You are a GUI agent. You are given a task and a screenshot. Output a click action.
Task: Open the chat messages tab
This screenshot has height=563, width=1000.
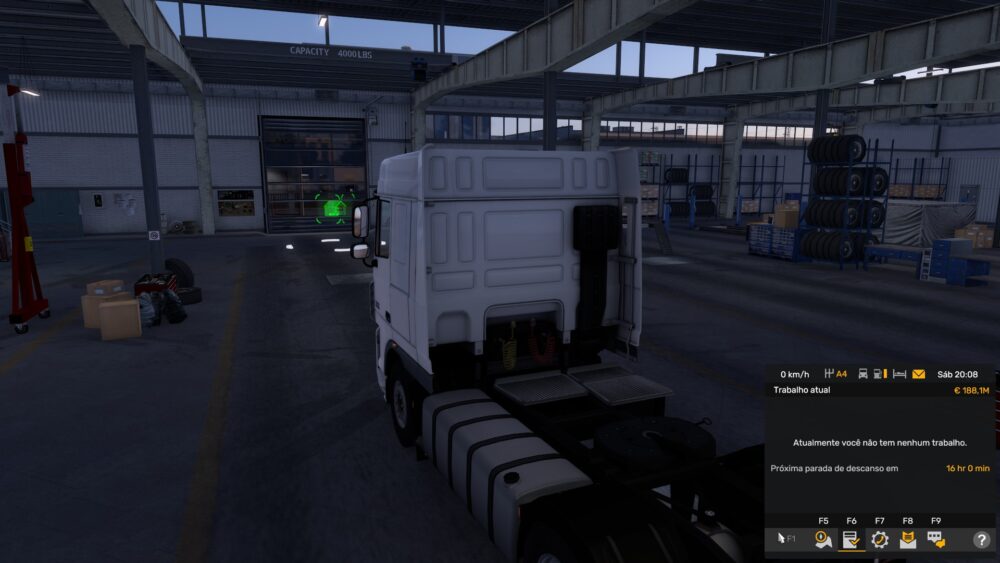(935, 539)
